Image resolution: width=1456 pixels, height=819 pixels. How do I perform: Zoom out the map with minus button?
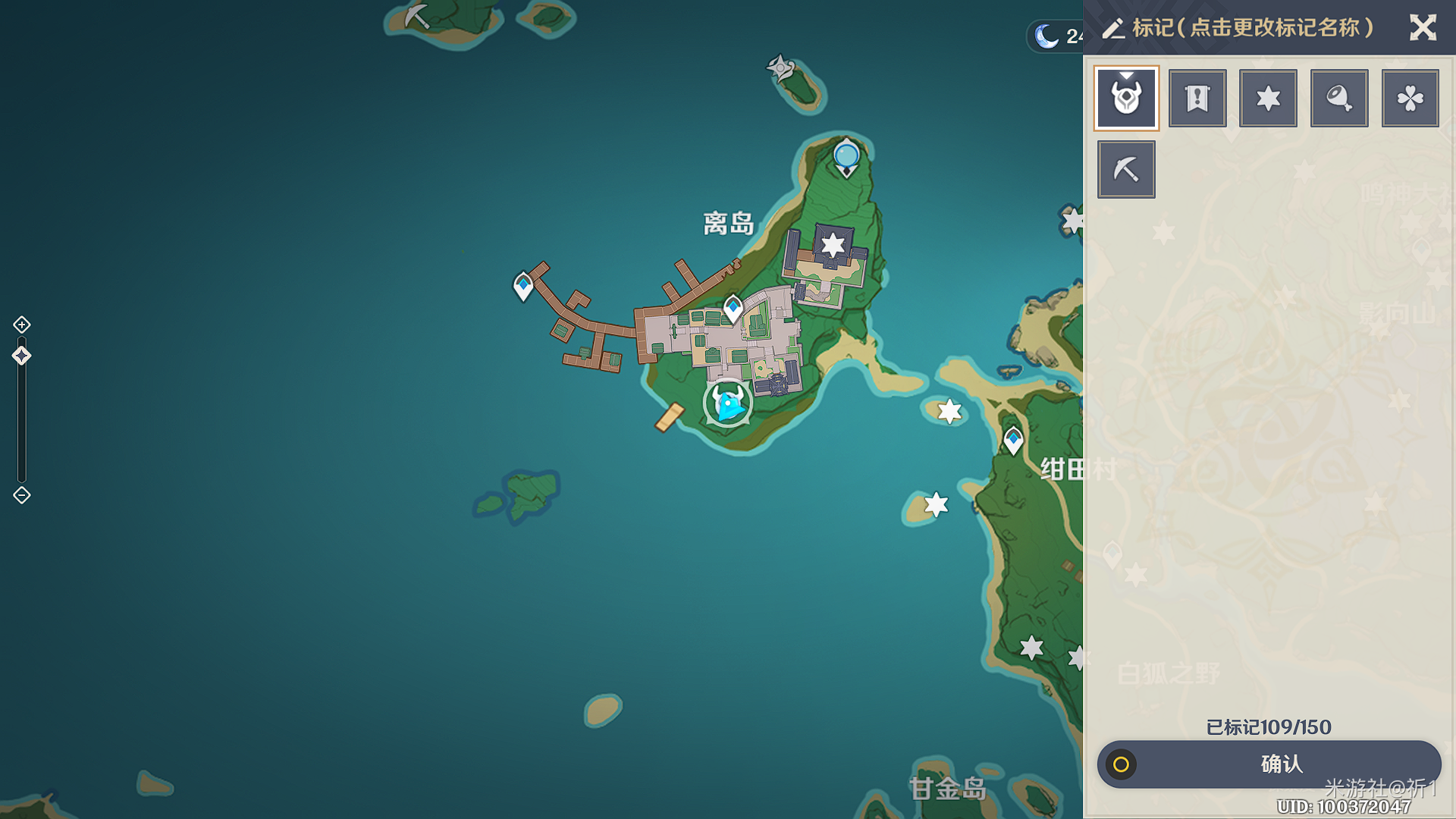pos(22,495)
